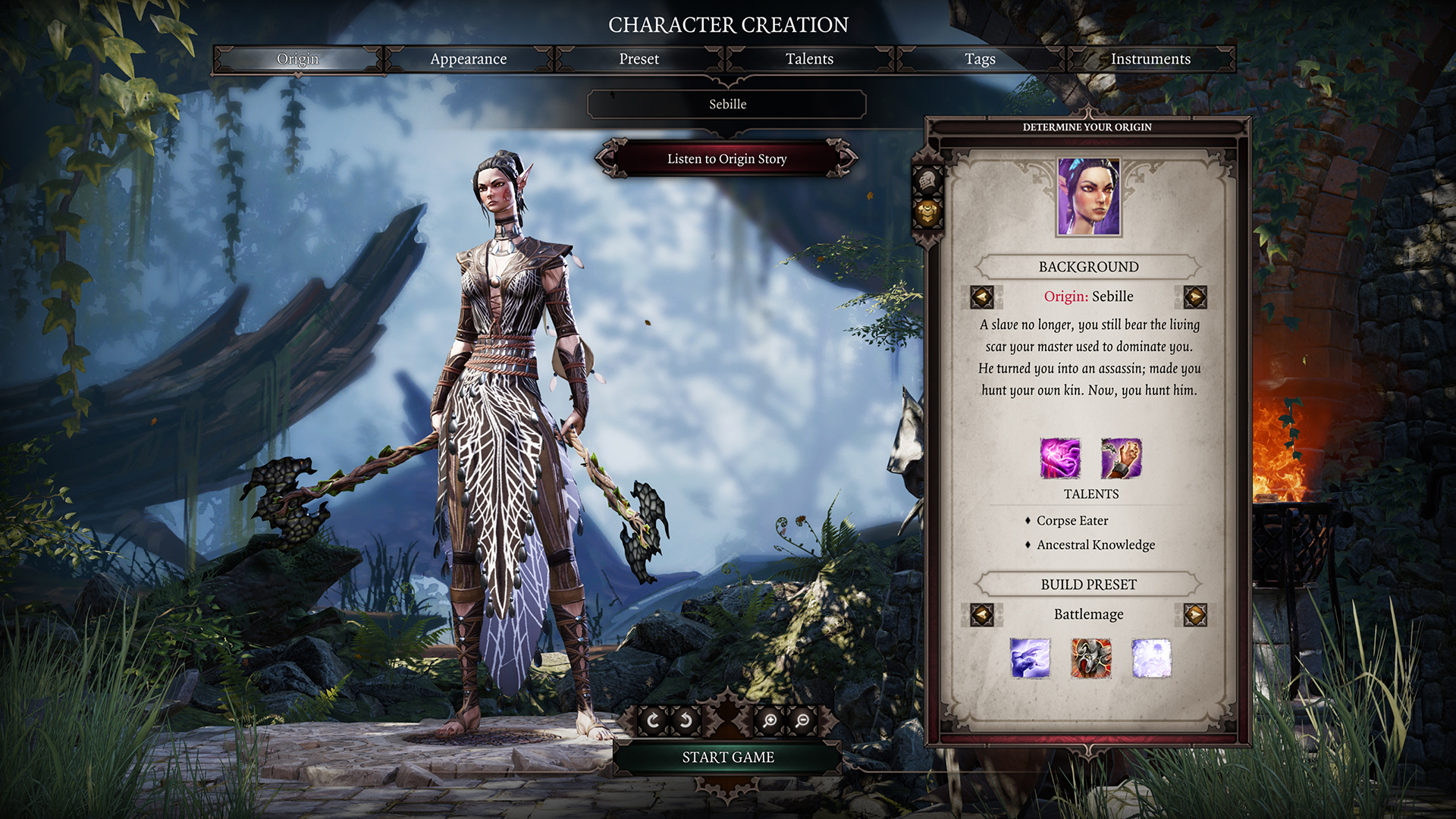Choose the next origin with right arrow
The image size is (1456, 819).
[1195, 297]
